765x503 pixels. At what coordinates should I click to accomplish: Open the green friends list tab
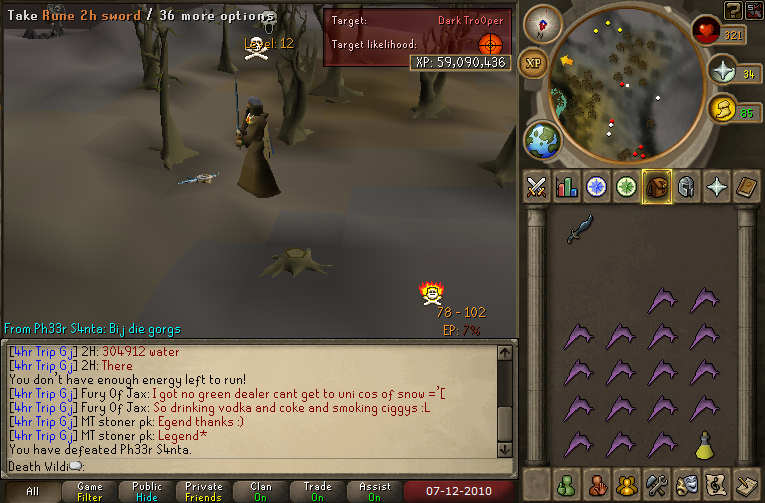click(x=567, y=485)
